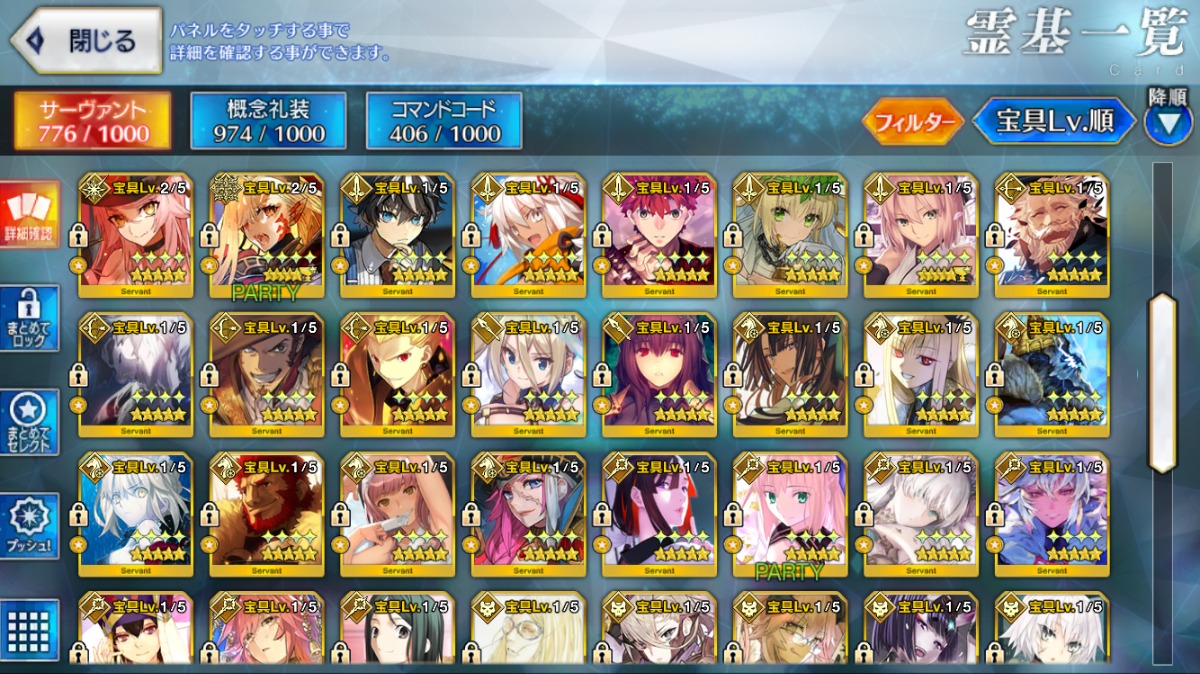
Task: Change the grid view layout icon
Action: click(29, 630)
